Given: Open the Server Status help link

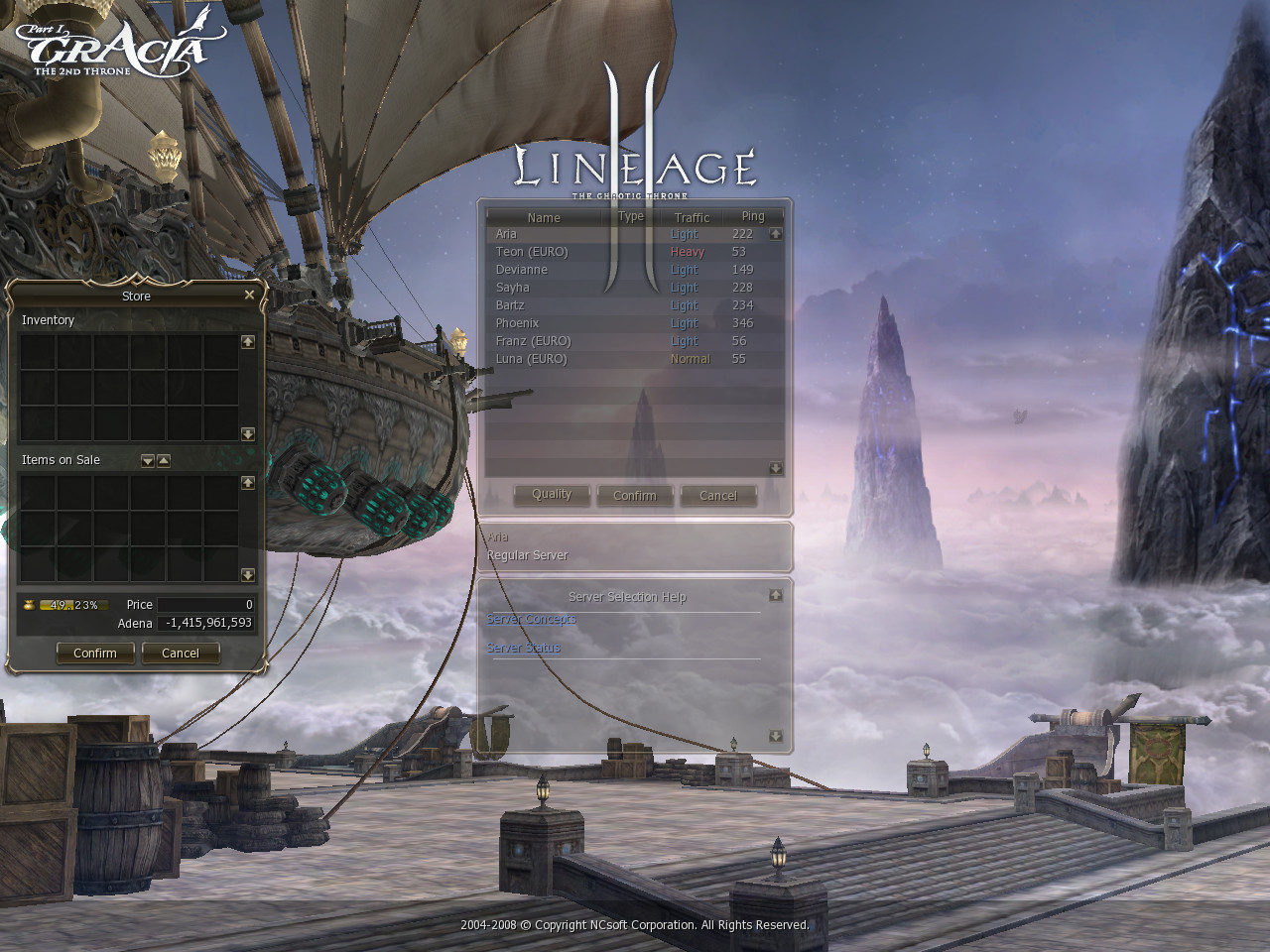Looking at the screenshot, I should tap(524, 648).
